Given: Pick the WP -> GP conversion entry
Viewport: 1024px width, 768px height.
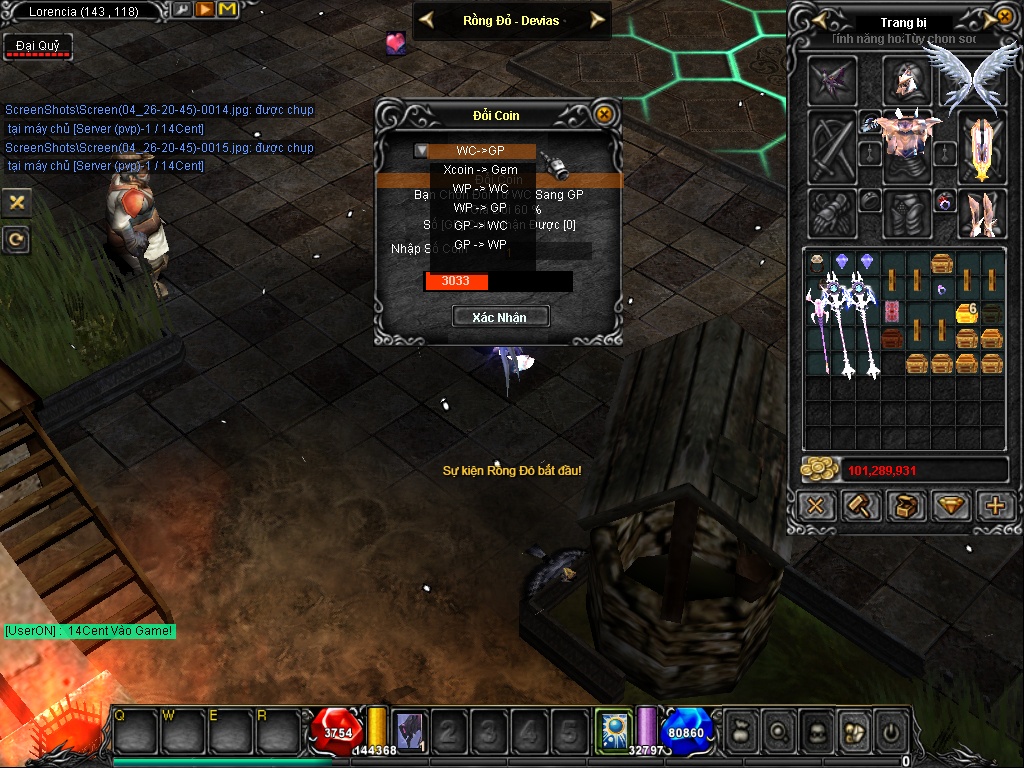Looking at the screenshot, I should pyautogui.click(x=480, y=208).
